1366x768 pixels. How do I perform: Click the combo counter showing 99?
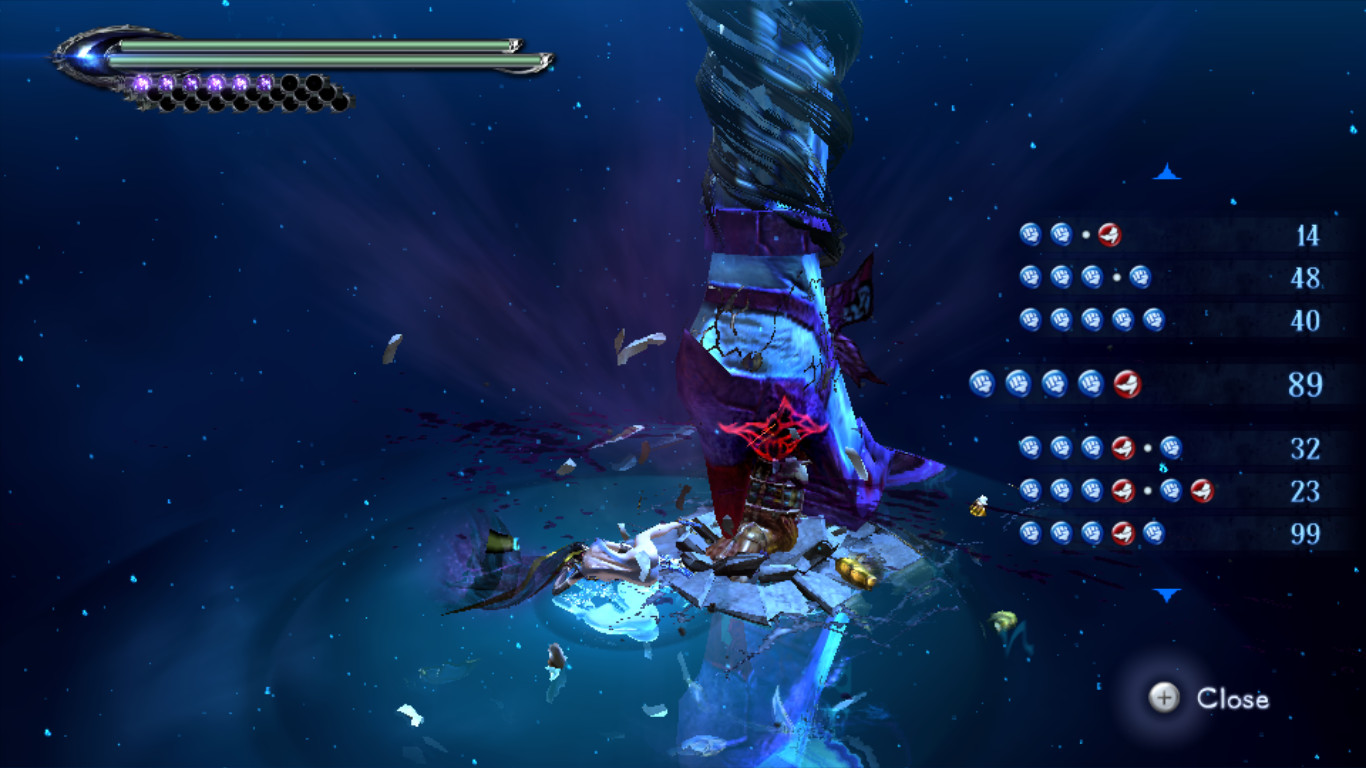pos(1307,534)
